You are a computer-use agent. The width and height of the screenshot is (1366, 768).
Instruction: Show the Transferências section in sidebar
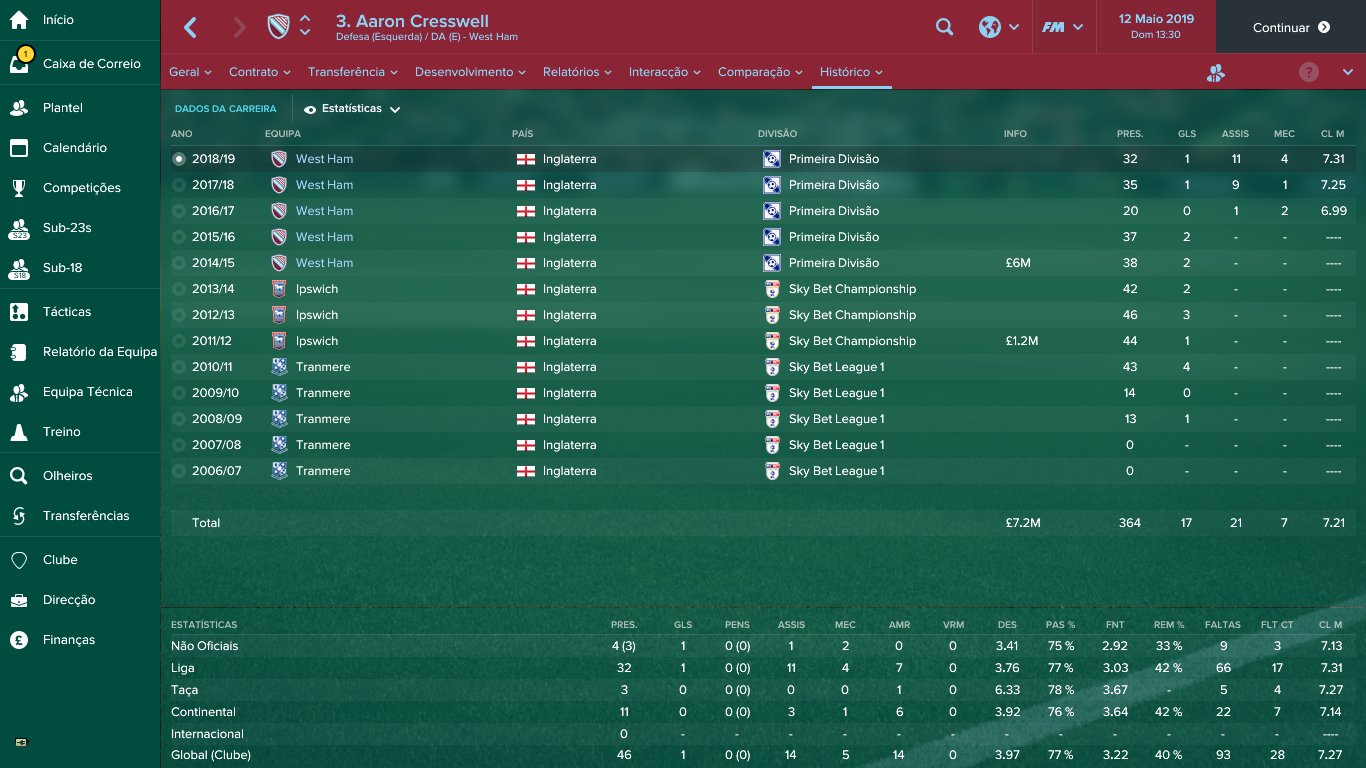[x=85, y=516]
